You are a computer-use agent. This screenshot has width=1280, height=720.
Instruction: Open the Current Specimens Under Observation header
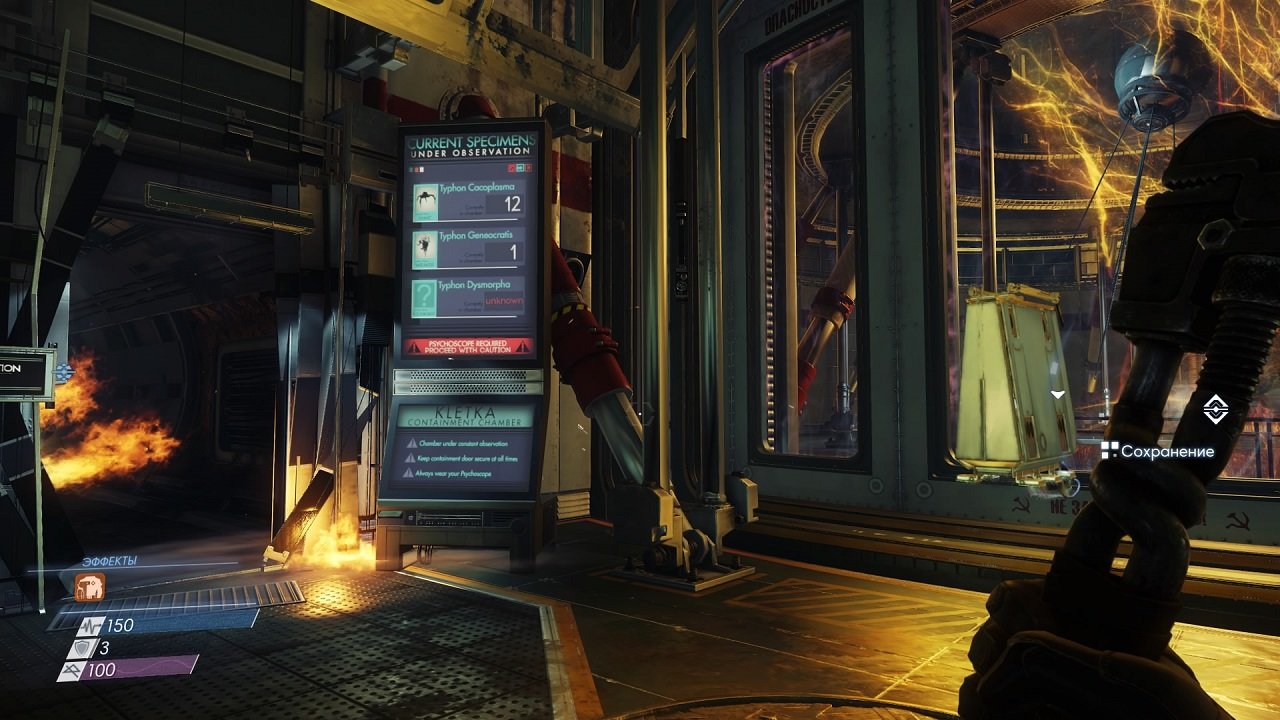pyautogui.click(x=470, y=146)
